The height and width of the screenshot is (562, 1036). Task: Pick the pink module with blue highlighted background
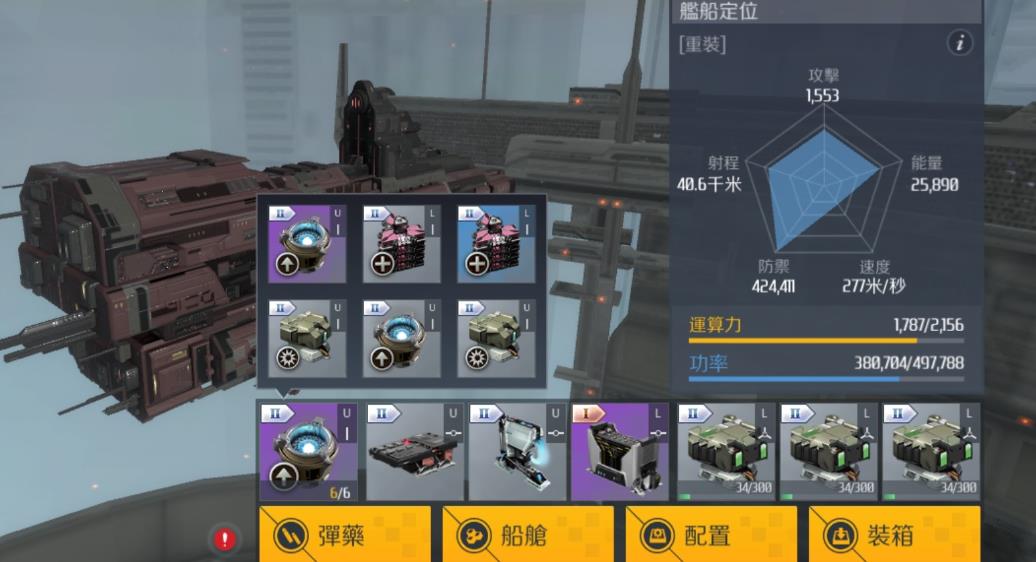[x=496, y=244]
